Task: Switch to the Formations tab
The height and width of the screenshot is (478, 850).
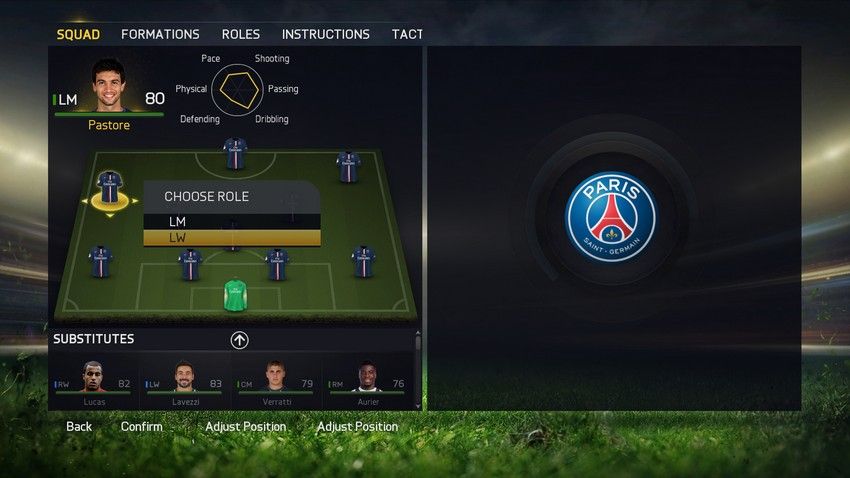Action: [160, 34]
